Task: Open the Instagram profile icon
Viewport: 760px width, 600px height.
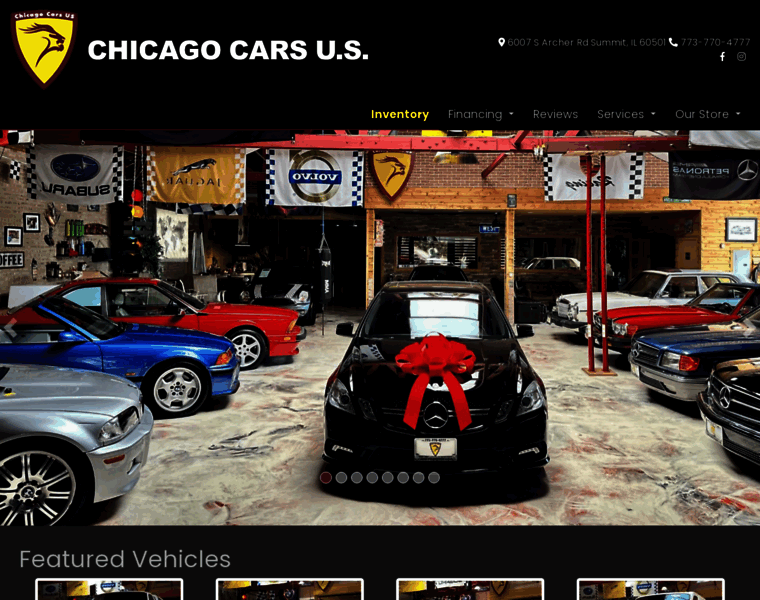Action: (x=741, y=57)
